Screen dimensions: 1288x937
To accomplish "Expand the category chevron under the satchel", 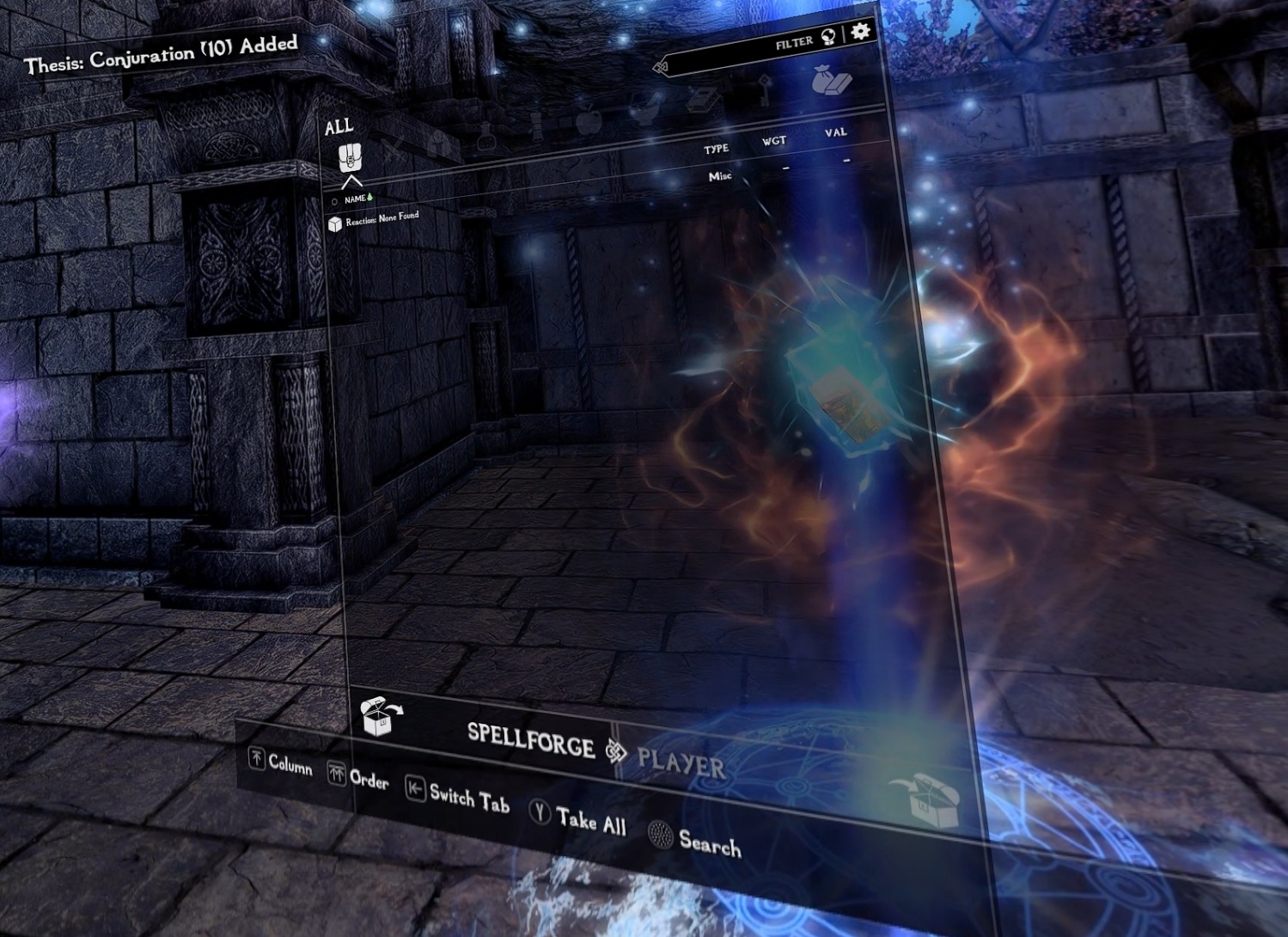I will 351,183.
